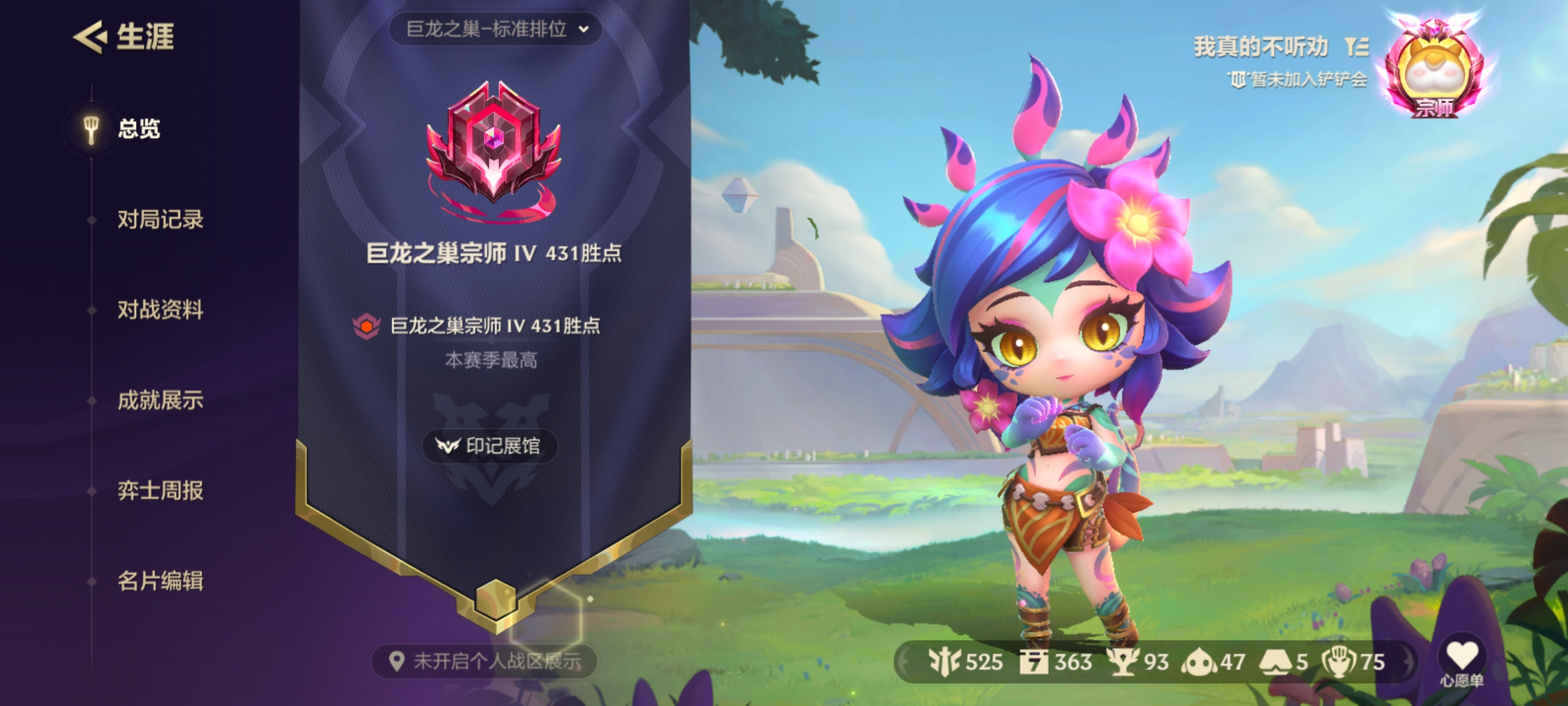Switch to the 对战资料 tab

click(160, 310)
